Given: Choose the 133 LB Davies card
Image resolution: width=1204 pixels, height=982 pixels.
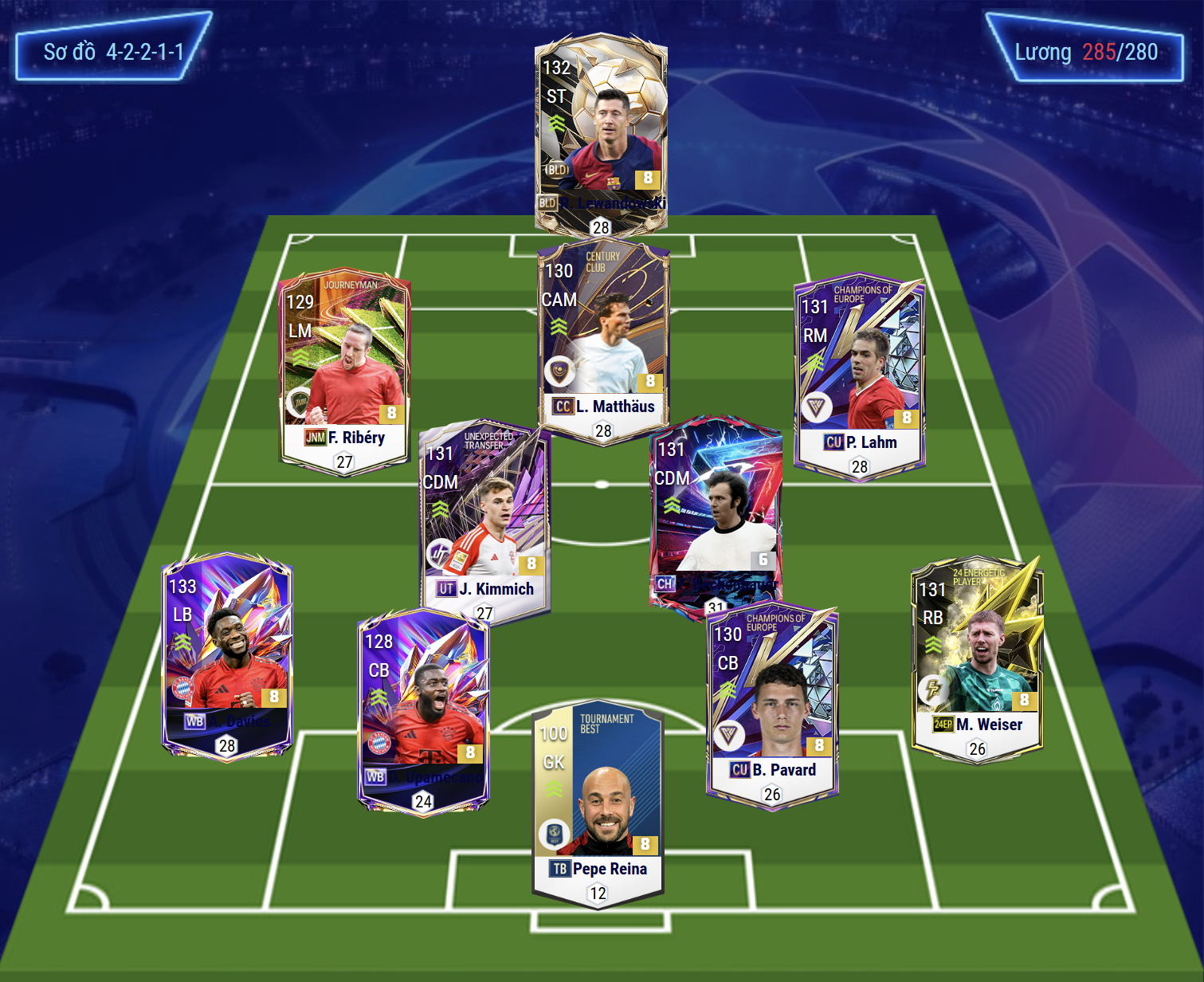Looking at the screenshot, I should click(x=227, y=654).
